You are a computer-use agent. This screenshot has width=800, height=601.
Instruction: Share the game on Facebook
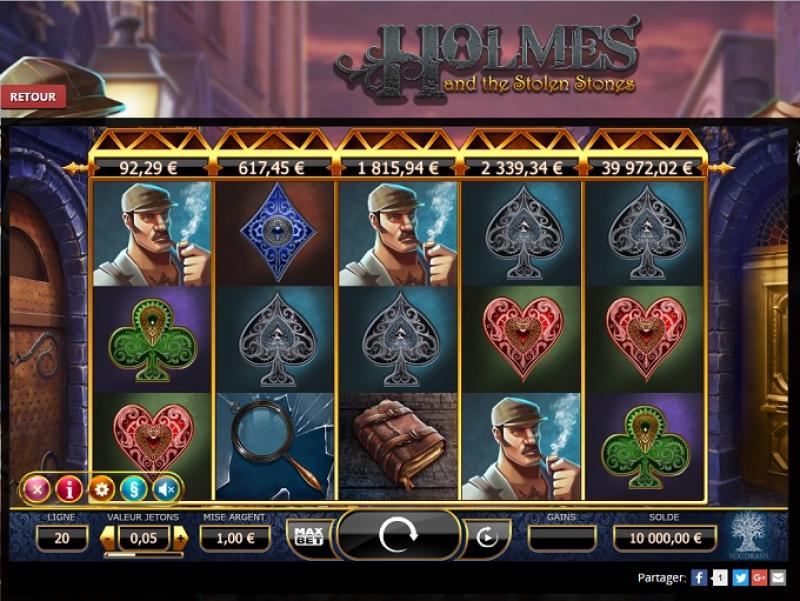700,577
